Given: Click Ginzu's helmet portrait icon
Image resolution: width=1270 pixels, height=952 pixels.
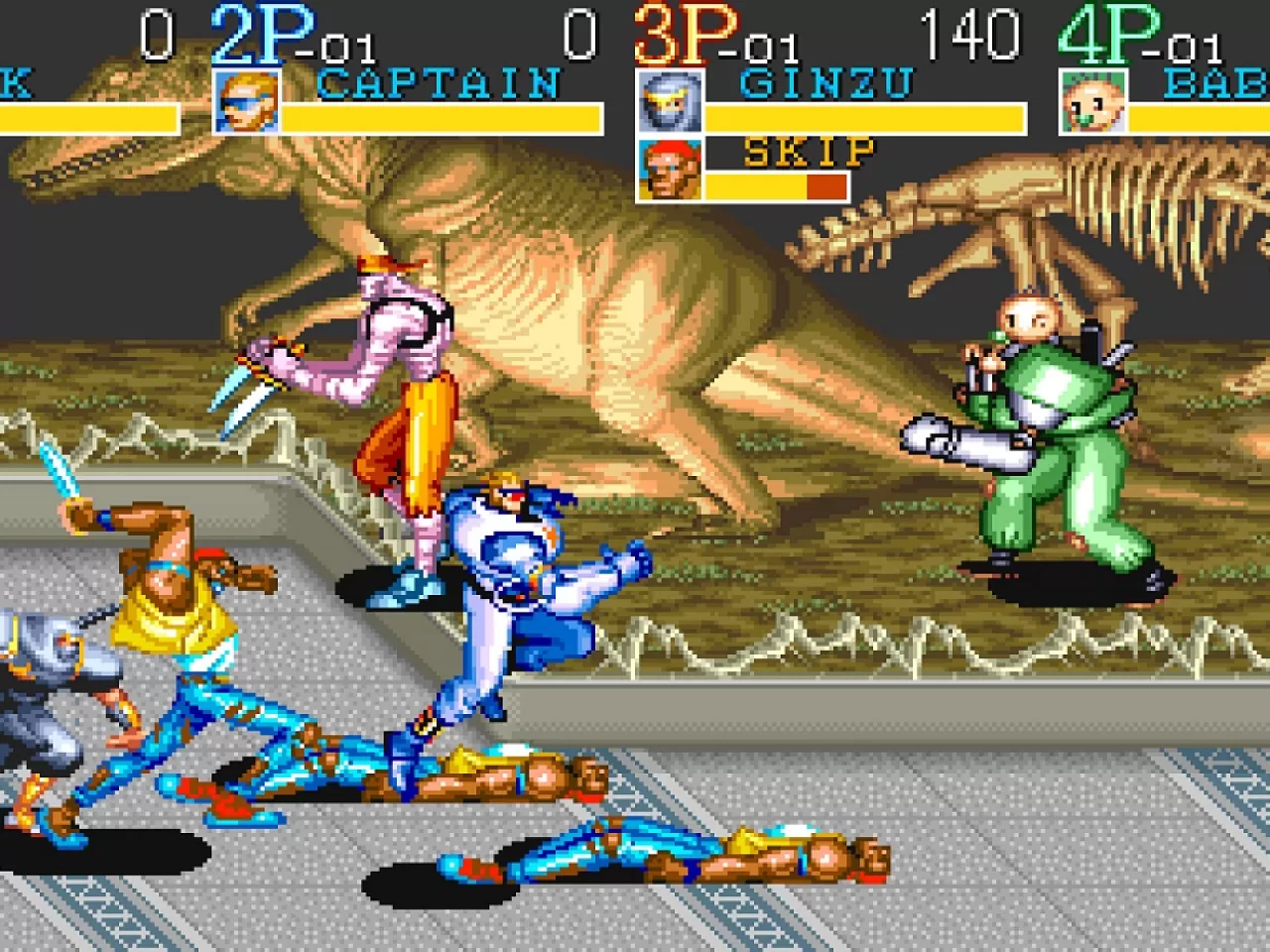Looking at the screenshot, I should 673,102.
